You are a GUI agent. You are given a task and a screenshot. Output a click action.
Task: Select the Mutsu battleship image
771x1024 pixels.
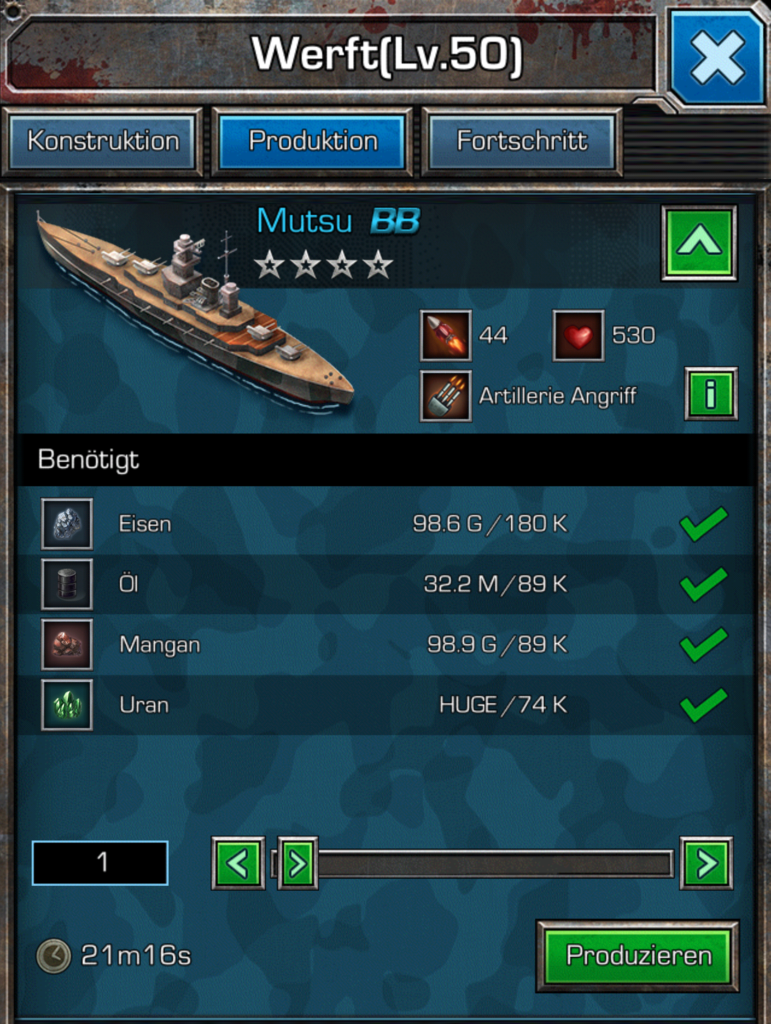coord(195,310)
